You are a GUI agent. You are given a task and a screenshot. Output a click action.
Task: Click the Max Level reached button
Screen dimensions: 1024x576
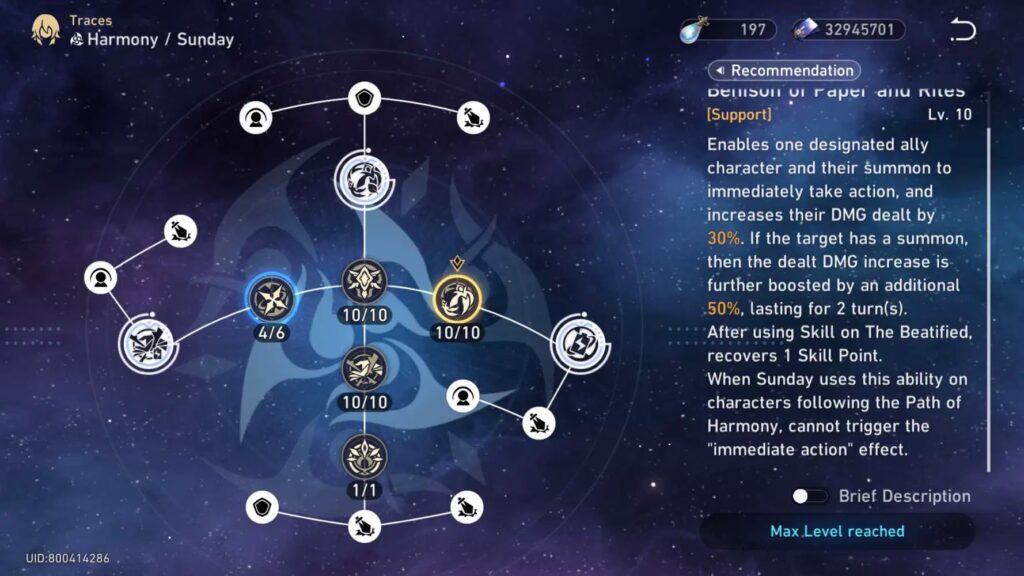click(836, 531)
